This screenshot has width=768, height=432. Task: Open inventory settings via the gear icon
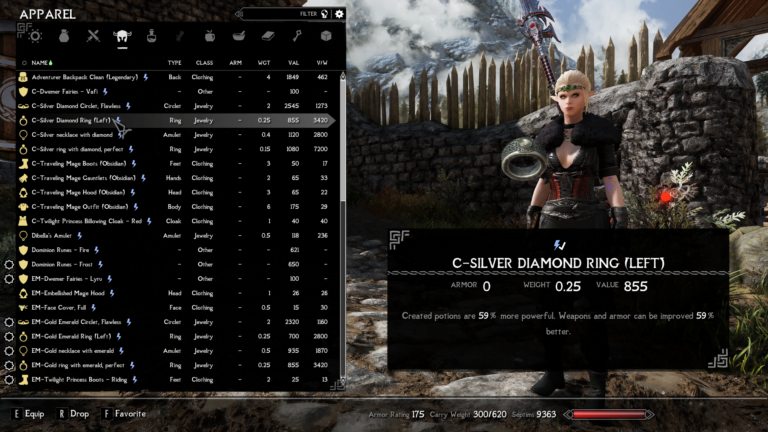pyautogui.click(x=340, y=14)
